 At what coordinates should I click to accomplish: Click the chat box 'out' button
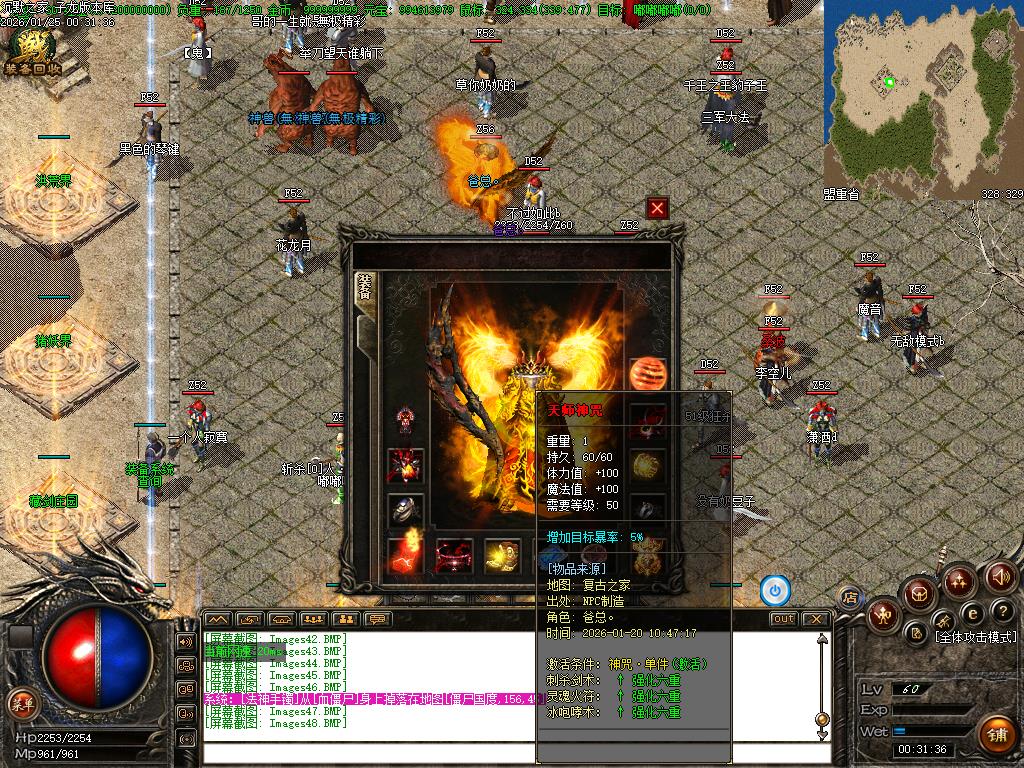[783, 619]
